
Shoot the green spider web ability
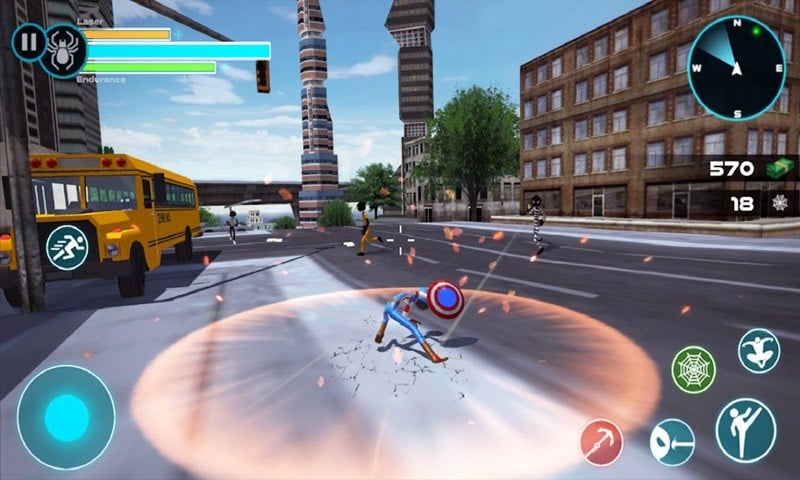click(x=693, y=369)
